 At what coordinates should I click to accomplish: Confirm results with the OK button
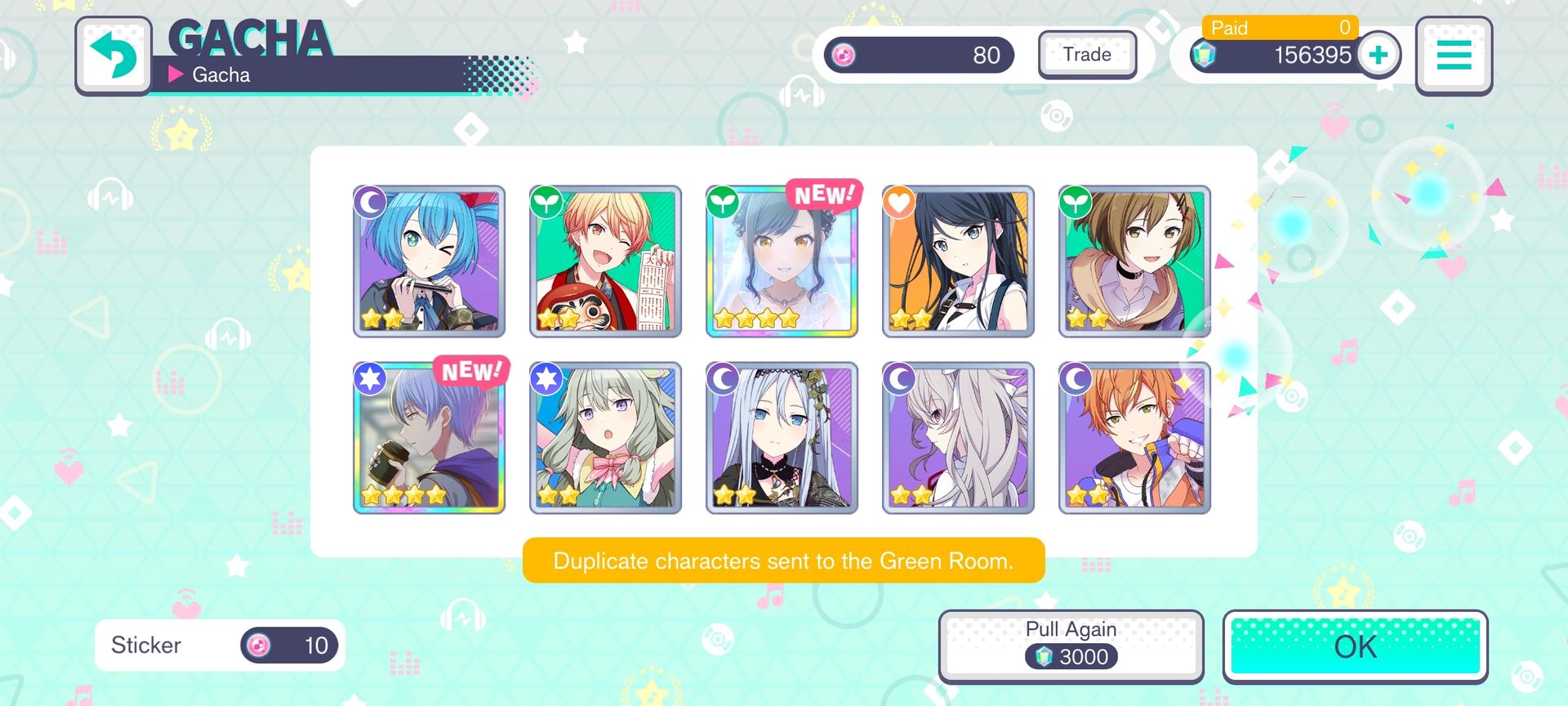(x=1355, y=646)
